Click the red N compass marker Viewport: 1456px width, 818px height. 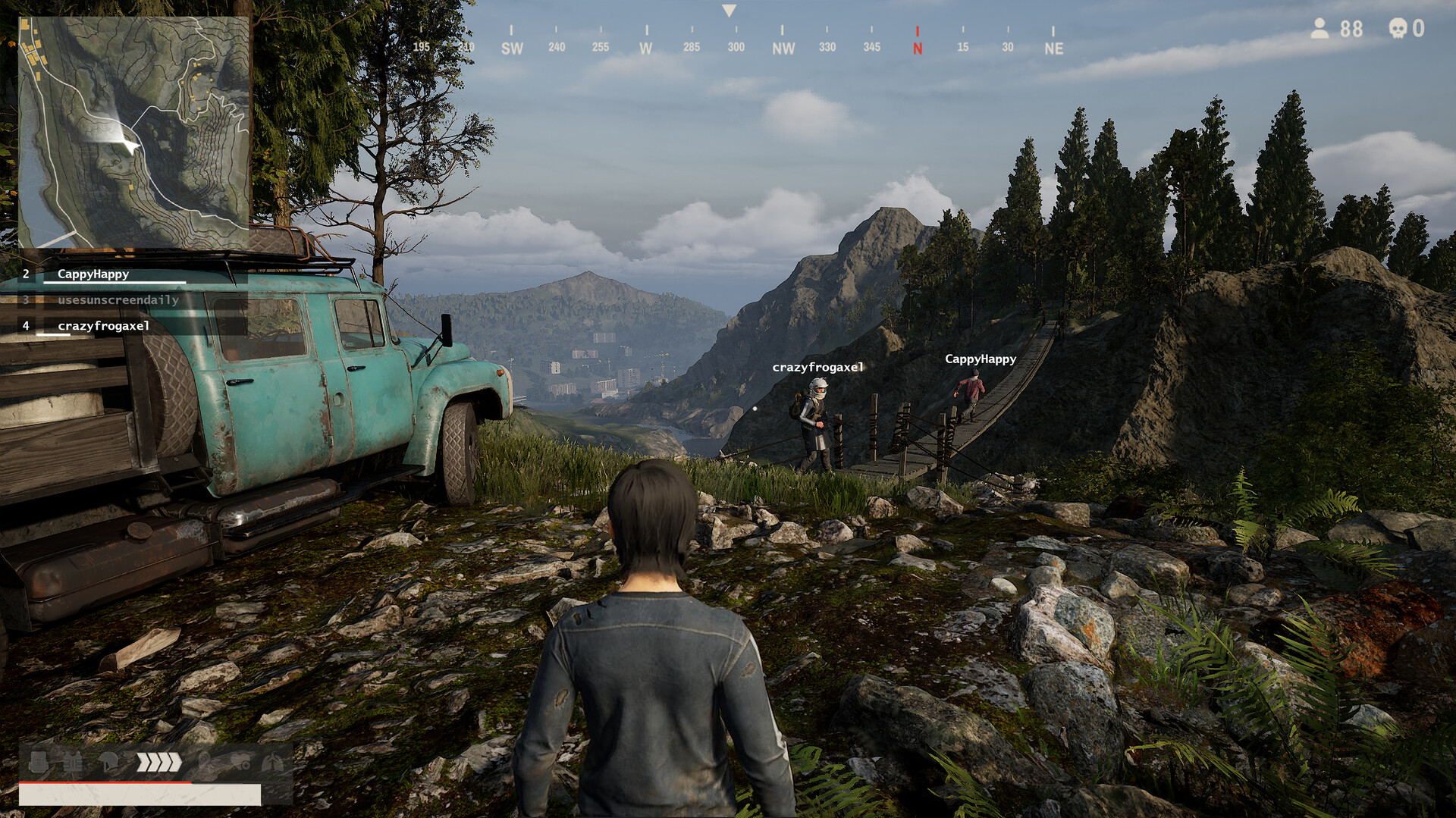tap(918, 48)
